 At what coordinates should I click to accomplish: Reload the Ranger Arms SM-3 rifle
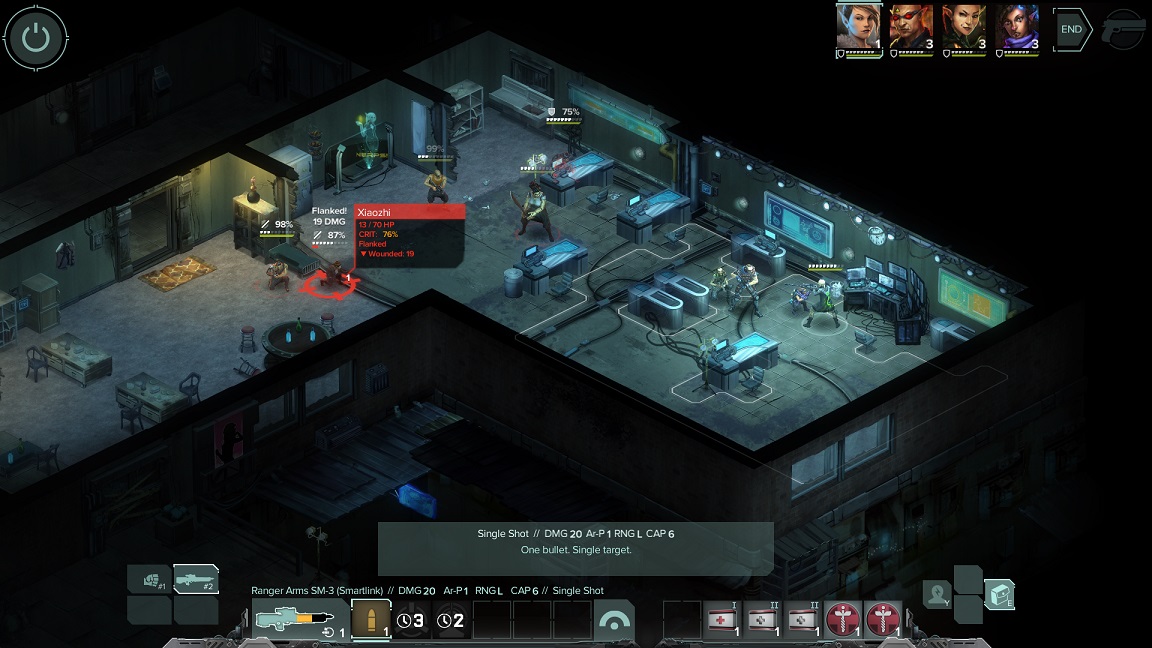[295, 621]
